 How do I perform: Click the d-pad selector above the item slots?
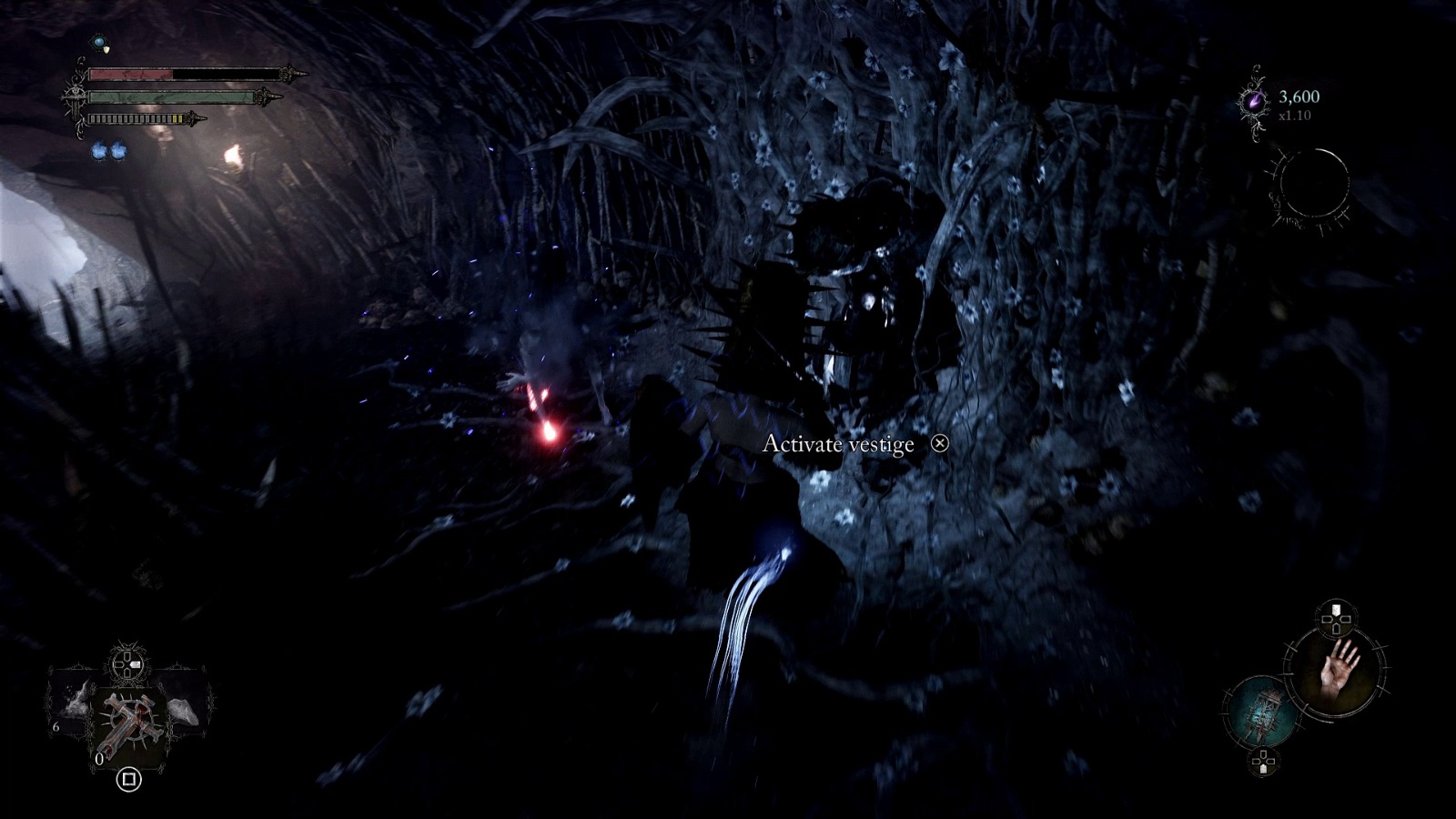(x=126, y=664)
